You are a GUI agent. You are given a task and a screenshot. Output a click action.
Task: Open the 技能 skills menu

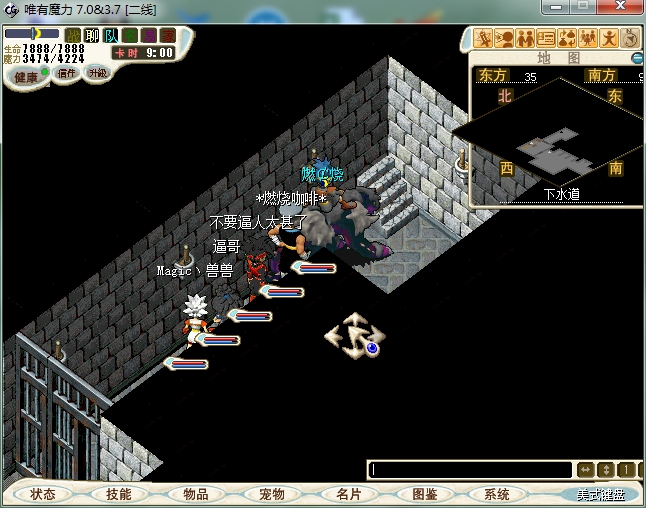point(119,494)
